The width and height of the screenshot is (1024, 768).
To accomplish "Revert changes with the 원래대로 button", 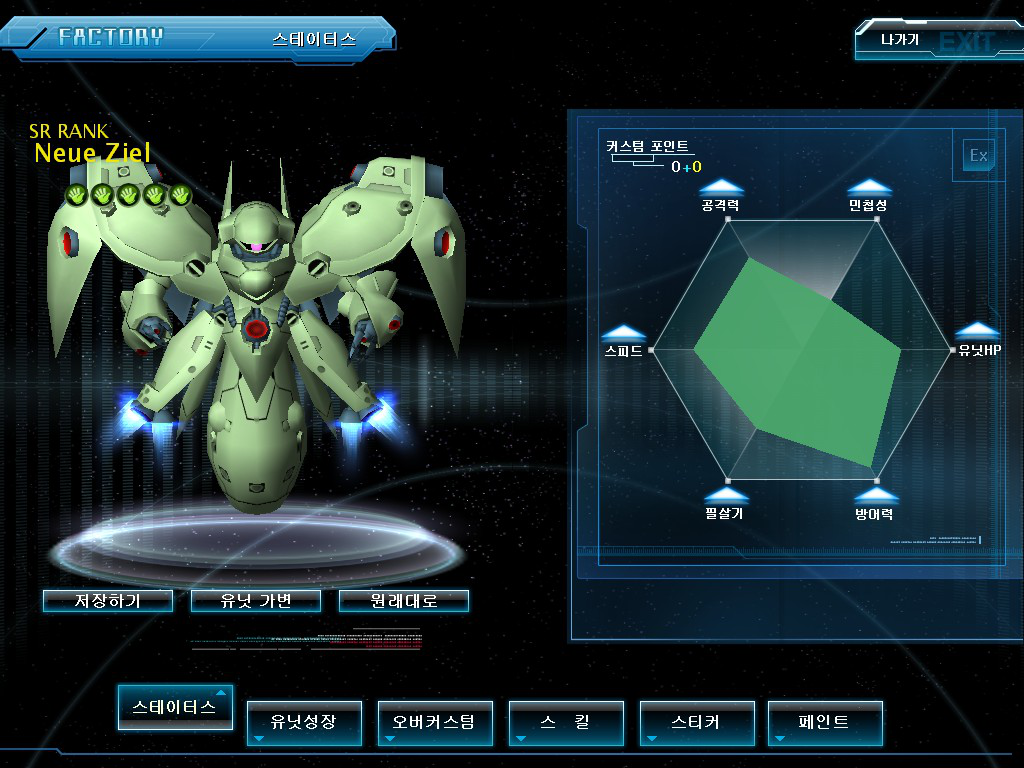I will pyautogui.click(x=403, y=601).
